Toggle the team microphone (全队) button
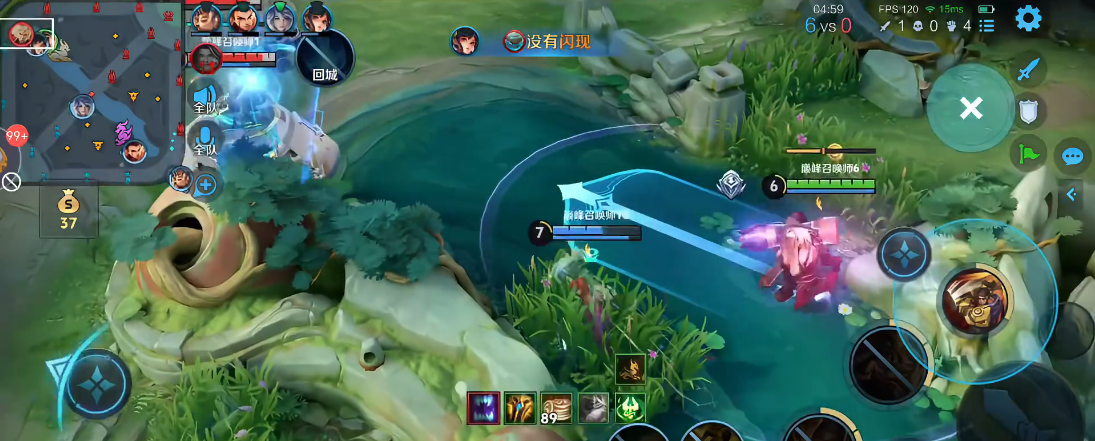Image resolution: width=1095 pixels, height=441 pixels. coord(205,139)
